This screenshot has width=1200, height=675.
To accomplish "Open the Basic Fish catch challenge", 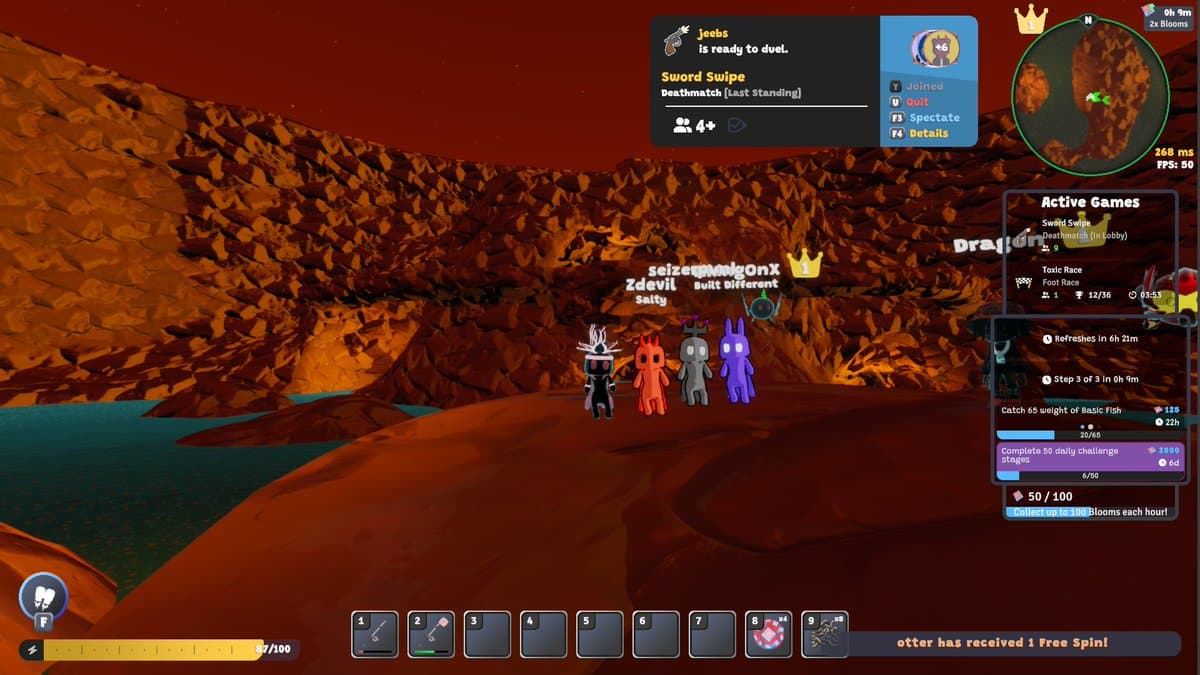I will (x=1090, y=416).
